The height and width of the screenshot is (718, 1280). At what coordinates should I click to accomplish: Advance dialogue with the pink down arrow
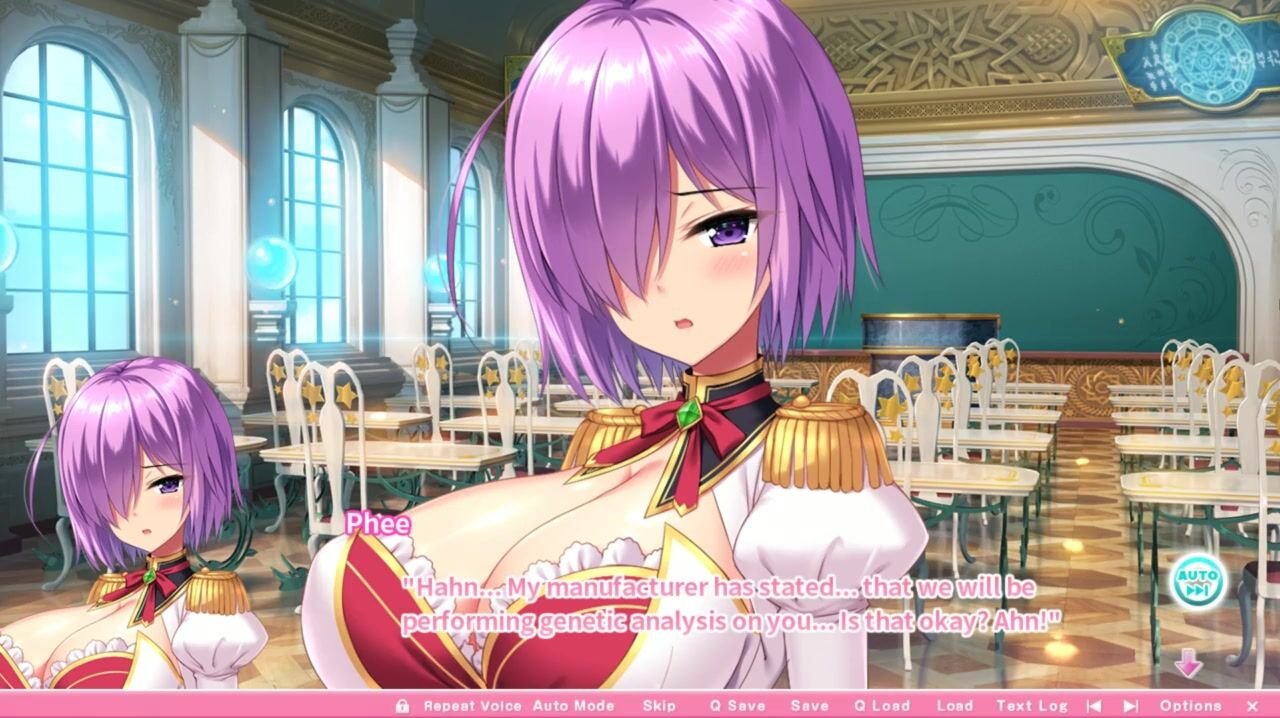tap(1188, 663)
